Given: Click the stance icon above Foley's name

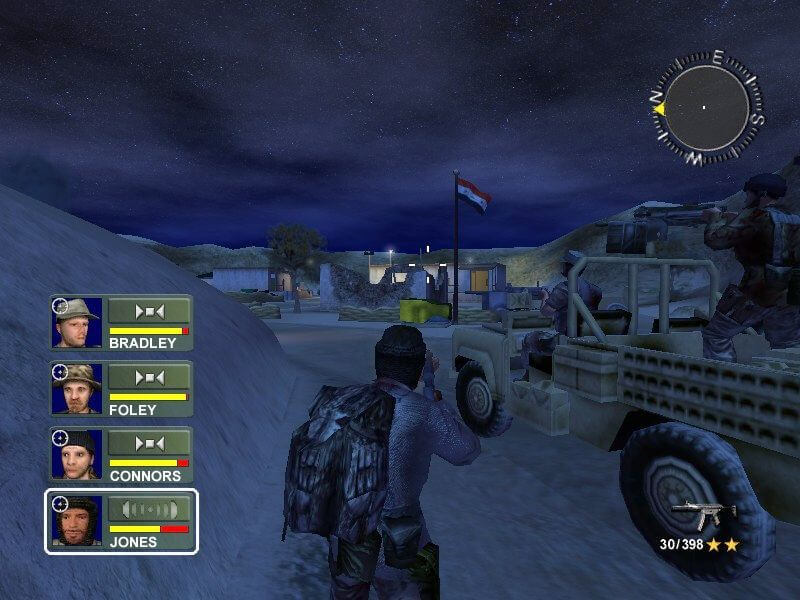Looking at the screenshot, I should point(149,377).
